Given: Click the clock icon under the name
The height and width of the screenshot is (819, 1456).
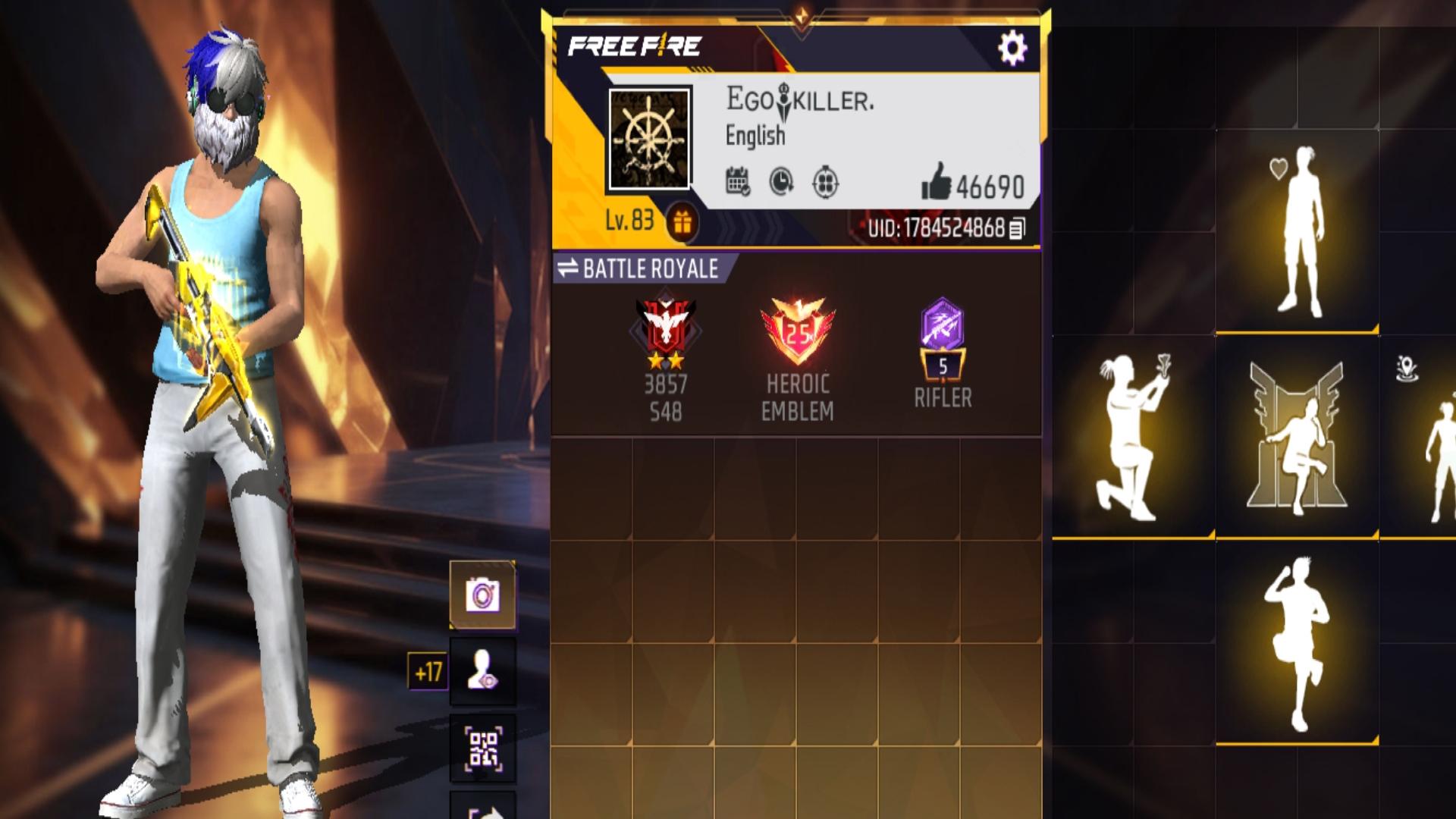Looking at the screenshot, I should 781,182.
